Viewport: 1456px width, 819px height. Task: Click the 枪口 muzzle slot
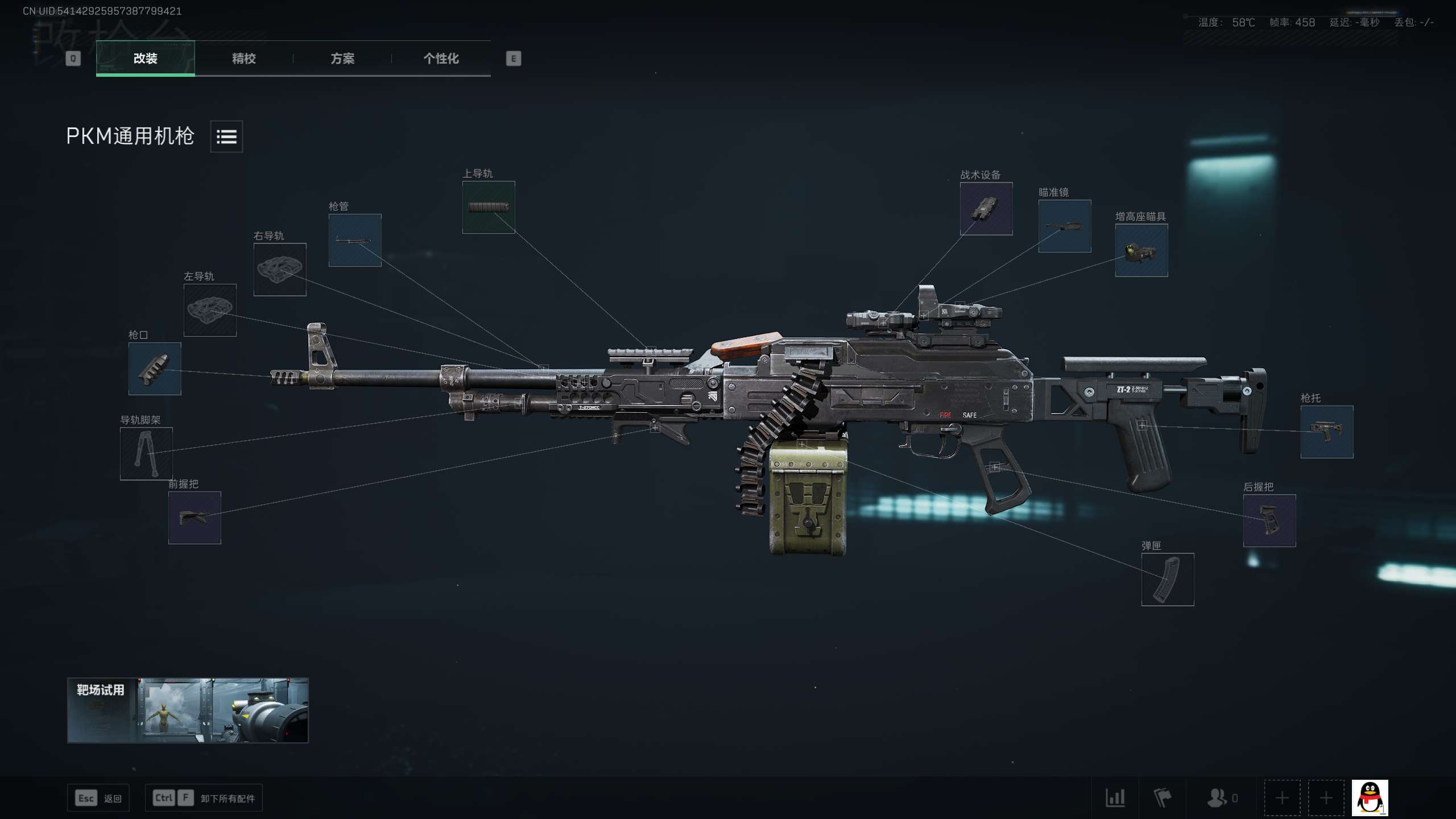point(155,369)
